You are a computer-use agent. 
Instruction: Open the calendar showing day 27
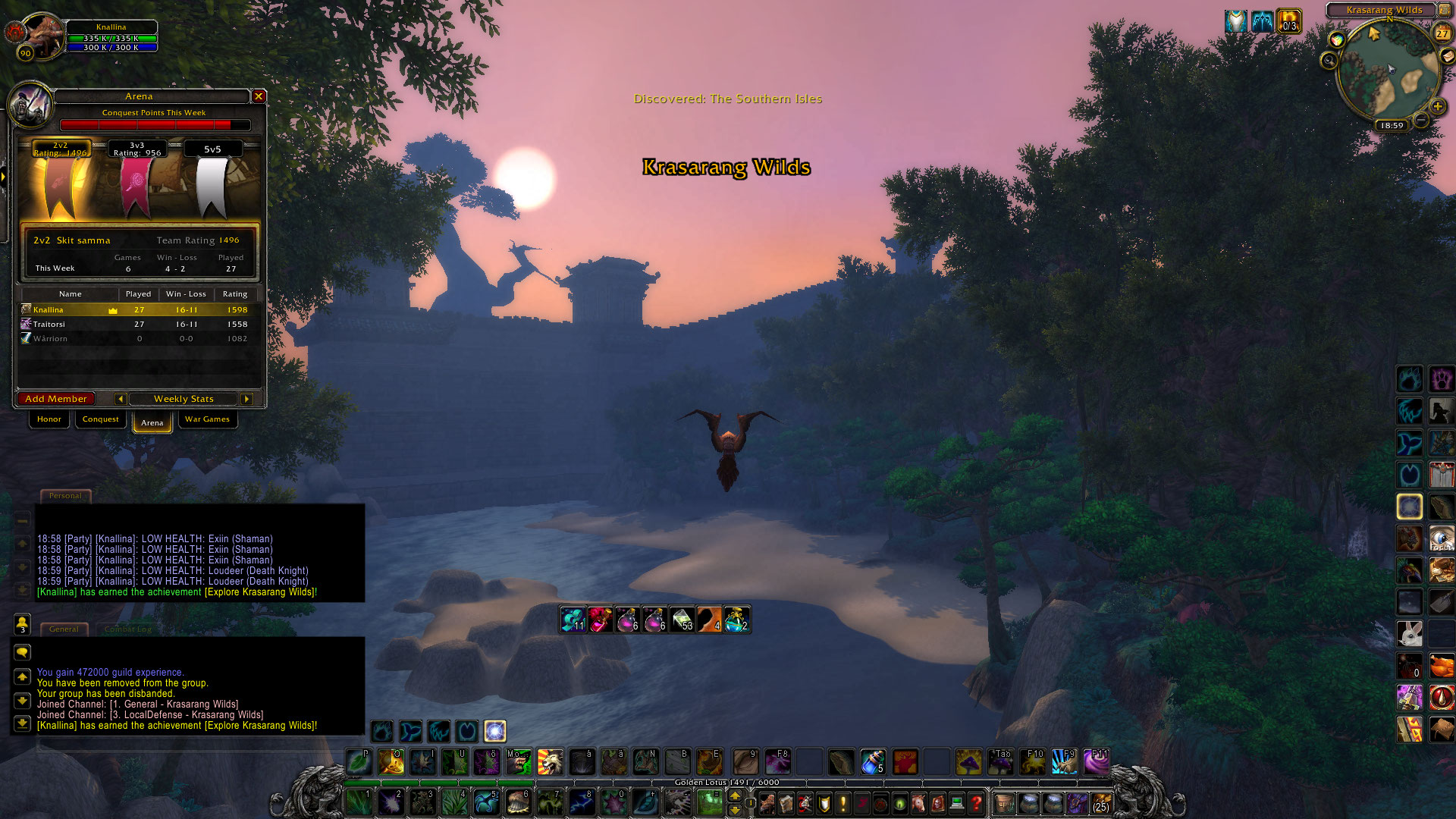[1442, 33]
